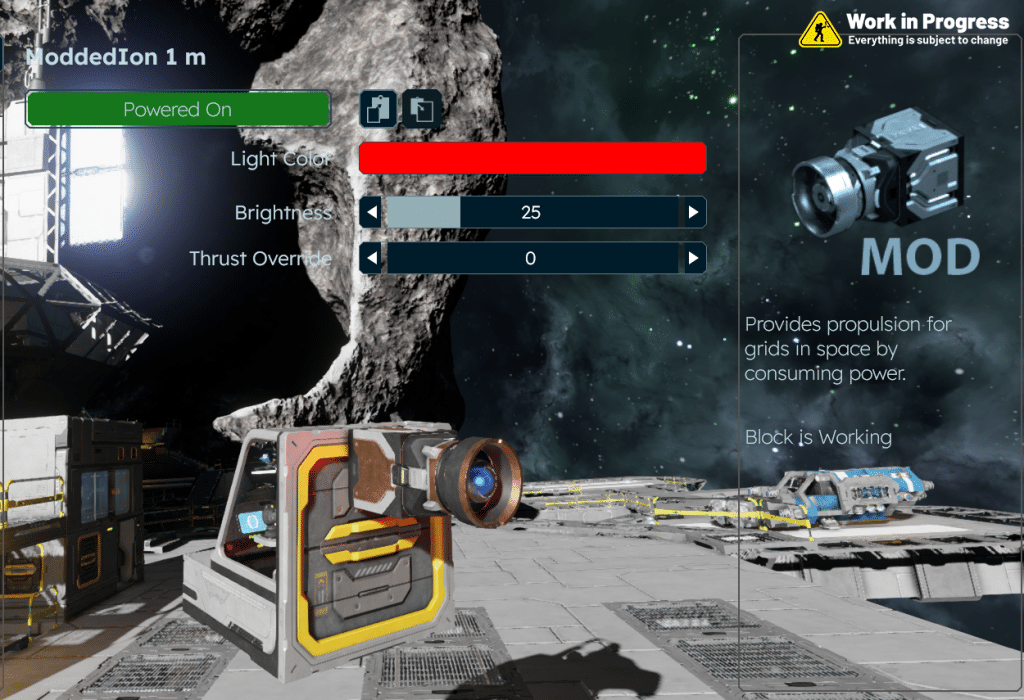Paste block settings from clipboard icon
The width and height of the screenshot is (1024, 700).
coord(423,108)
